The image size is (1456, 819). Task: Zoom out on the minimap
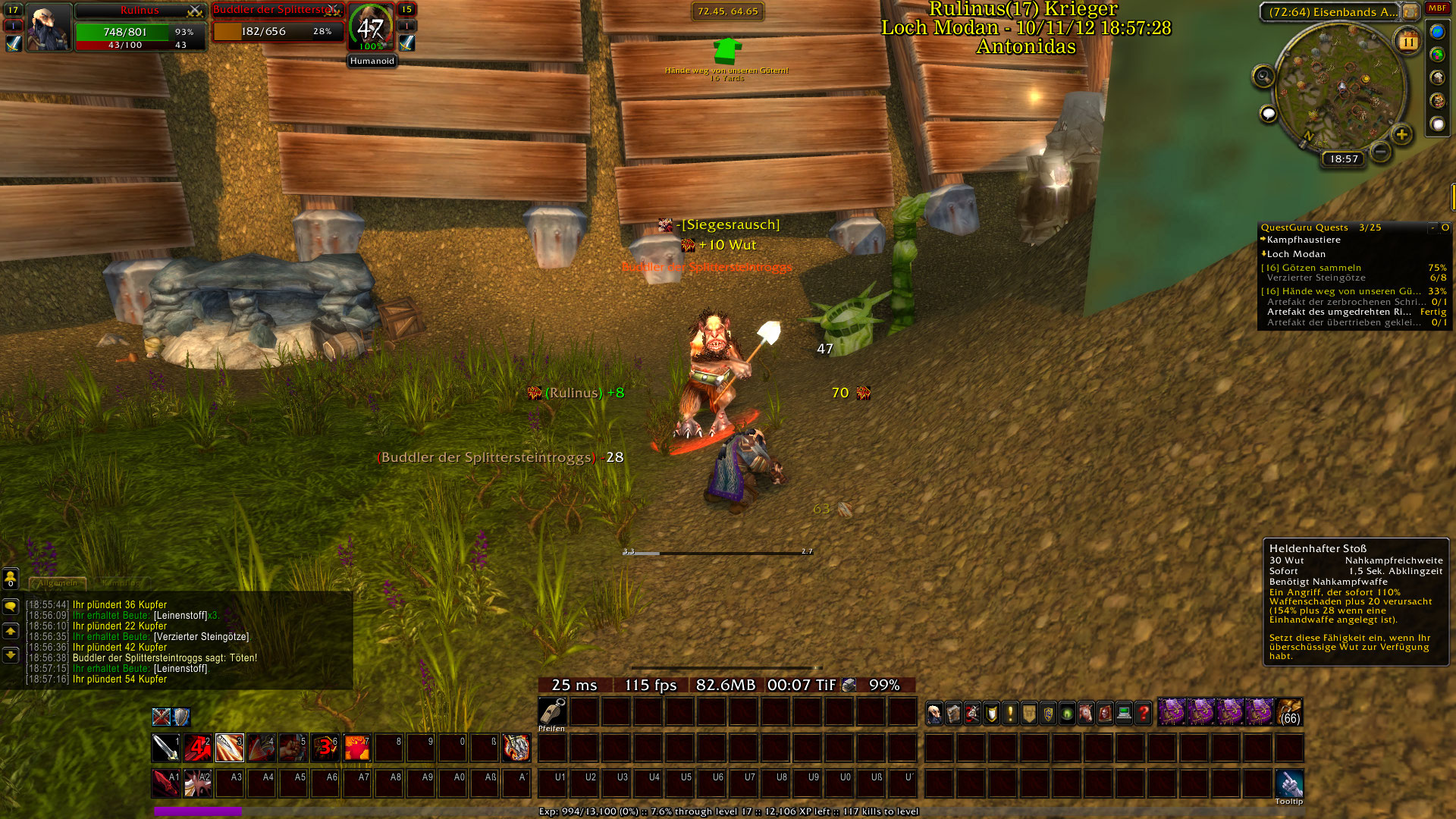[x=1381, y=152]
